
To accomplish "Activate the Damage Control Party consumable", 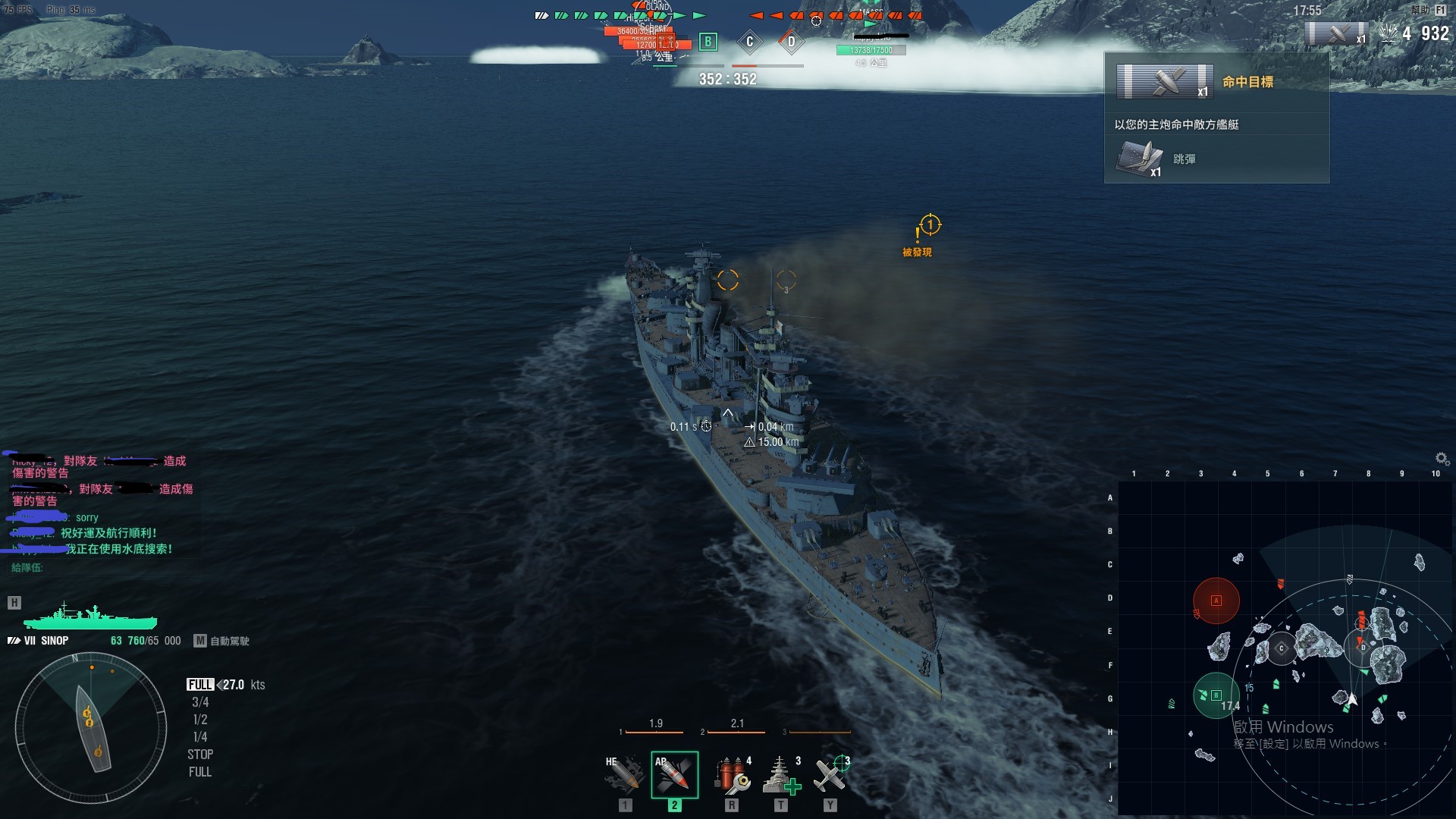I will pyautogui.click(x=732, y=774).
